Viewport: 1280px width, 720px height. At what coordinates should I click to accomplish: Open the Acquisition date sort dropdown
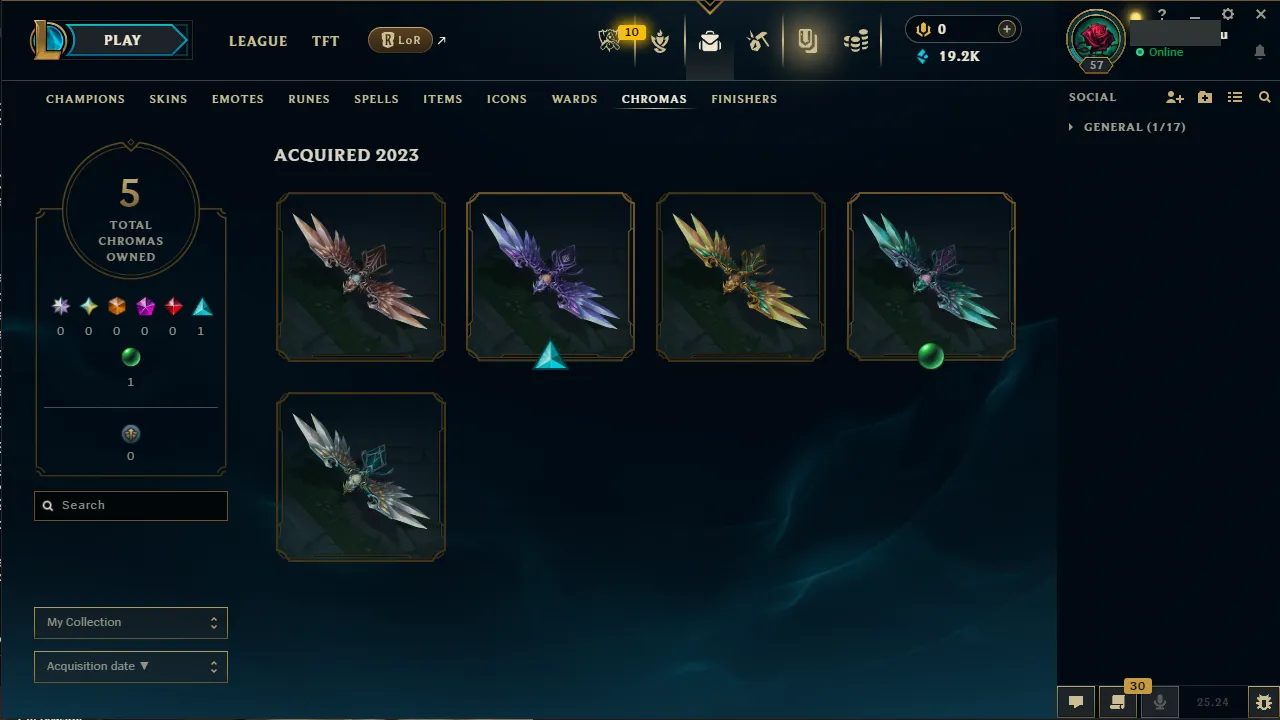(130, 666)
